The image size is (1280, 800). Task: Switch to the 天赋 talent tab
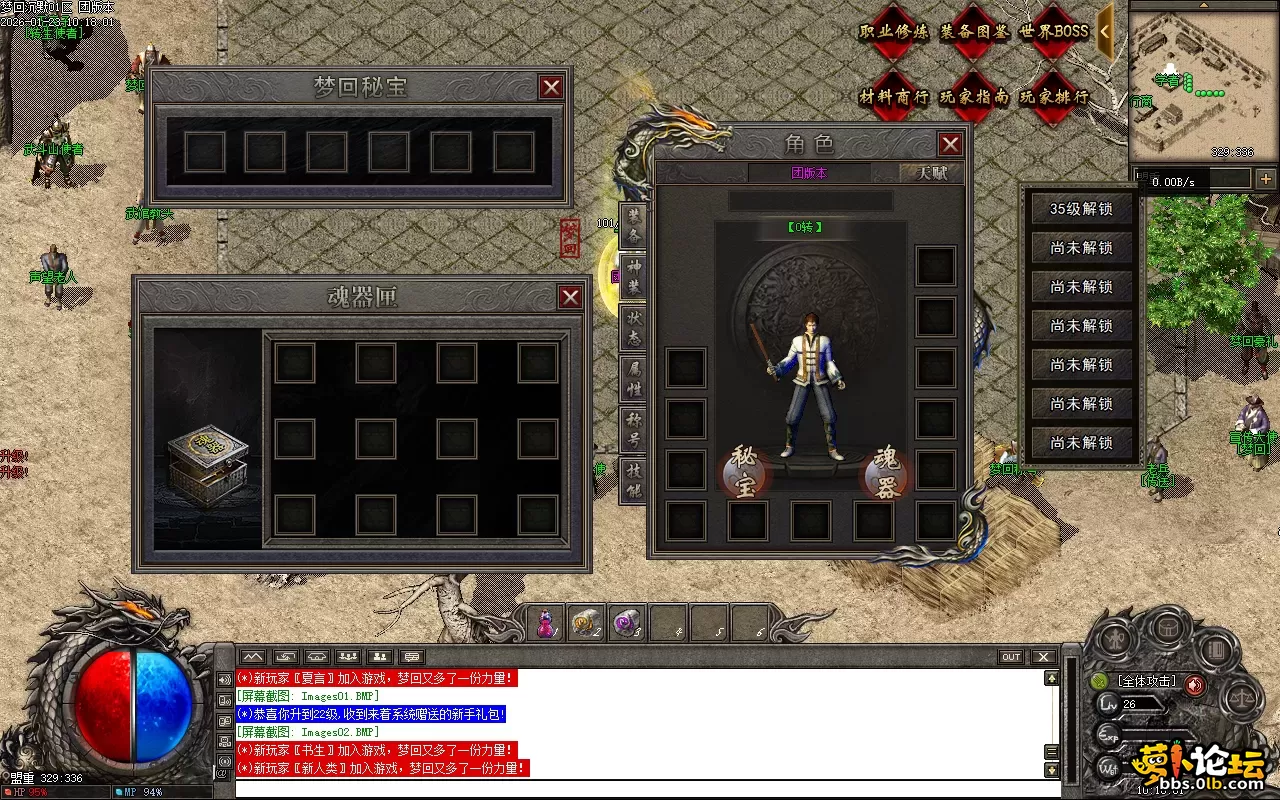coord(931,173)
